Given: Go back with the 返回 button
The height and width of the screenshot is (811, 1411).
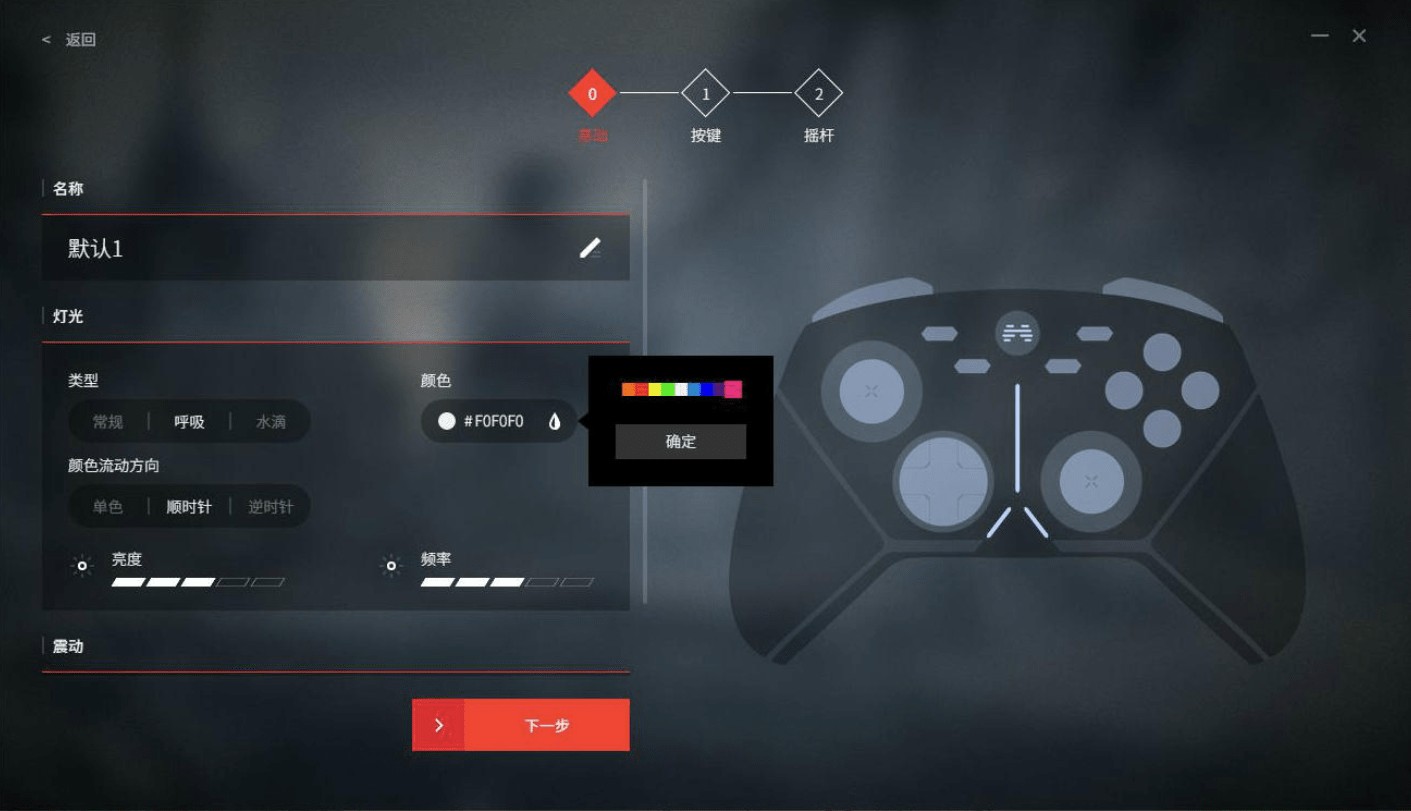Looking at the screenshot, I should point(70,40).
